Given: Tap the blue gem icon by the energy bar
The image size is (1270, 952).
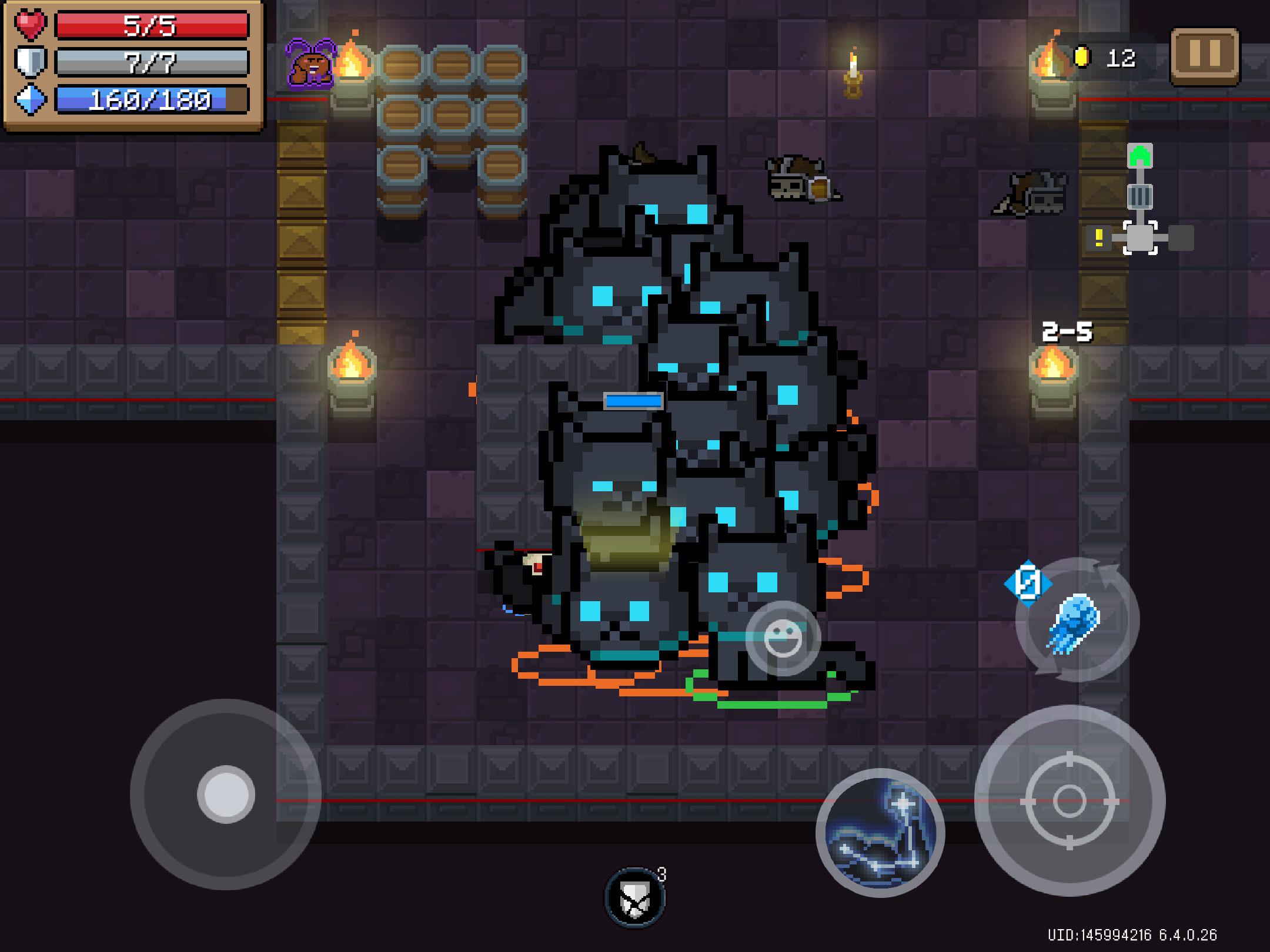Looking at the screenshot, I should click(31, 101).
